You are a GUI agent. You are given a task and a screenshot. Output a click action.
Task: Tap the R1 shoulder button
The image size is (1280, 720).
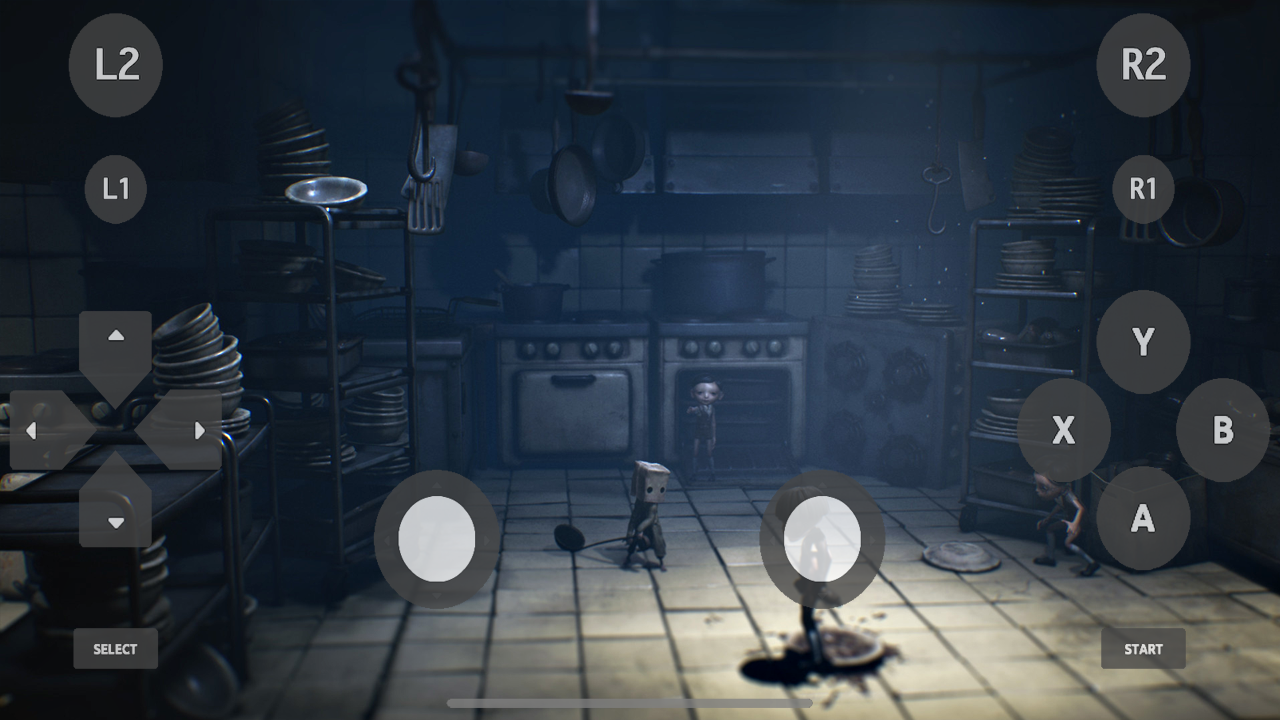tap(1141, 188)
